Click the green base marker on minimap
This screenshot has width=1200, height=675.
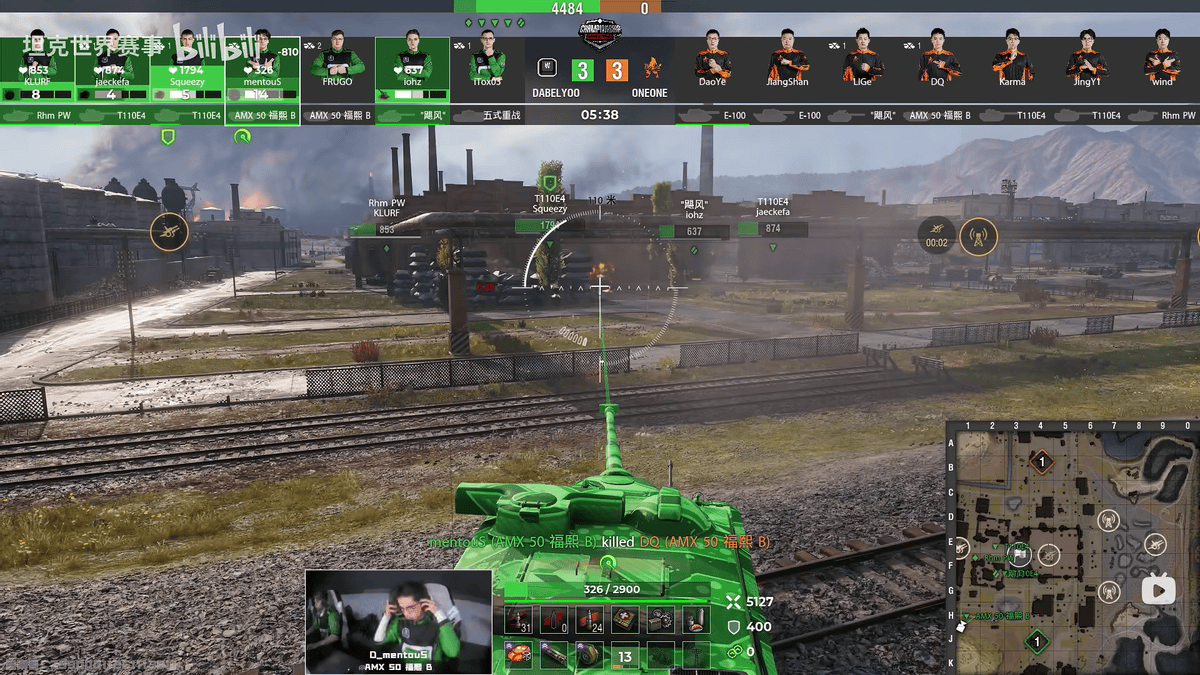[x=1037, y=641]
